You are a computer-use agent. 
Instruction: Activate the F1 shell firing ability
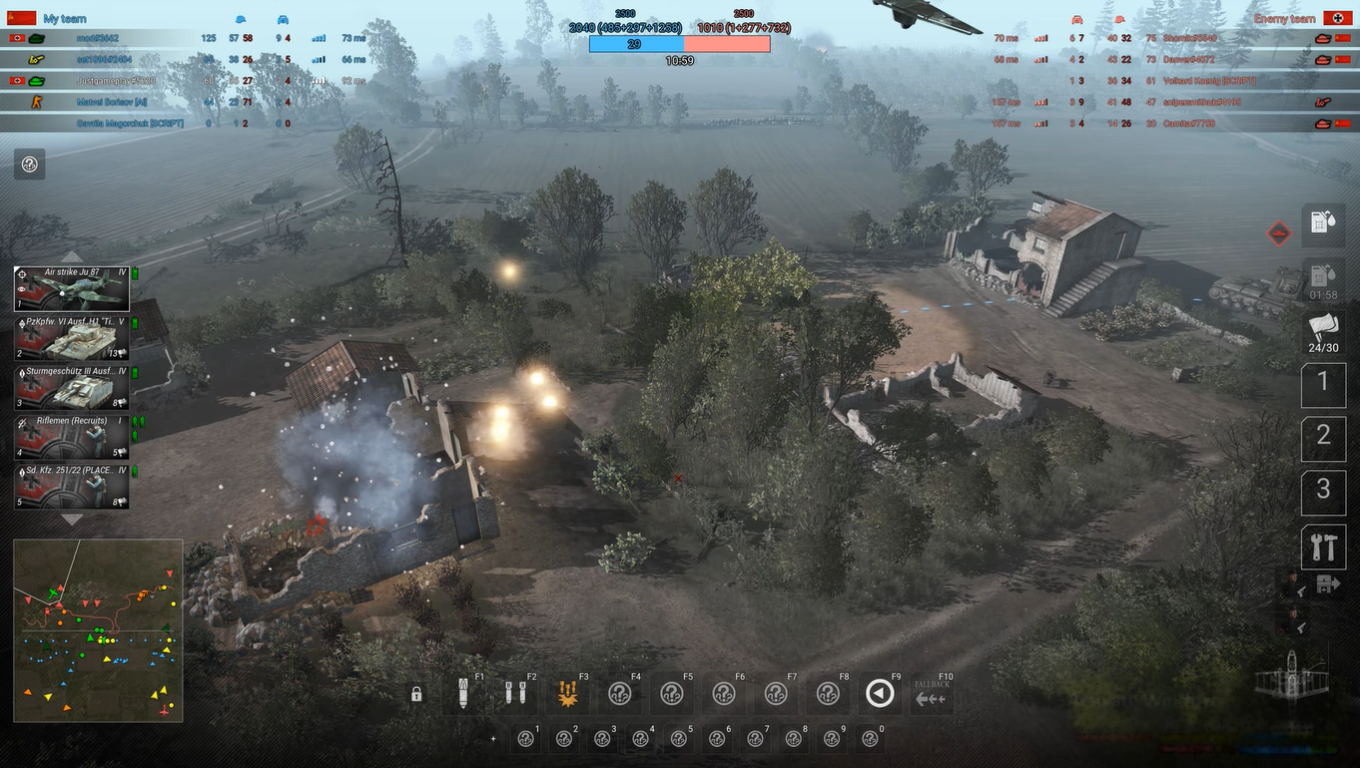464,693
